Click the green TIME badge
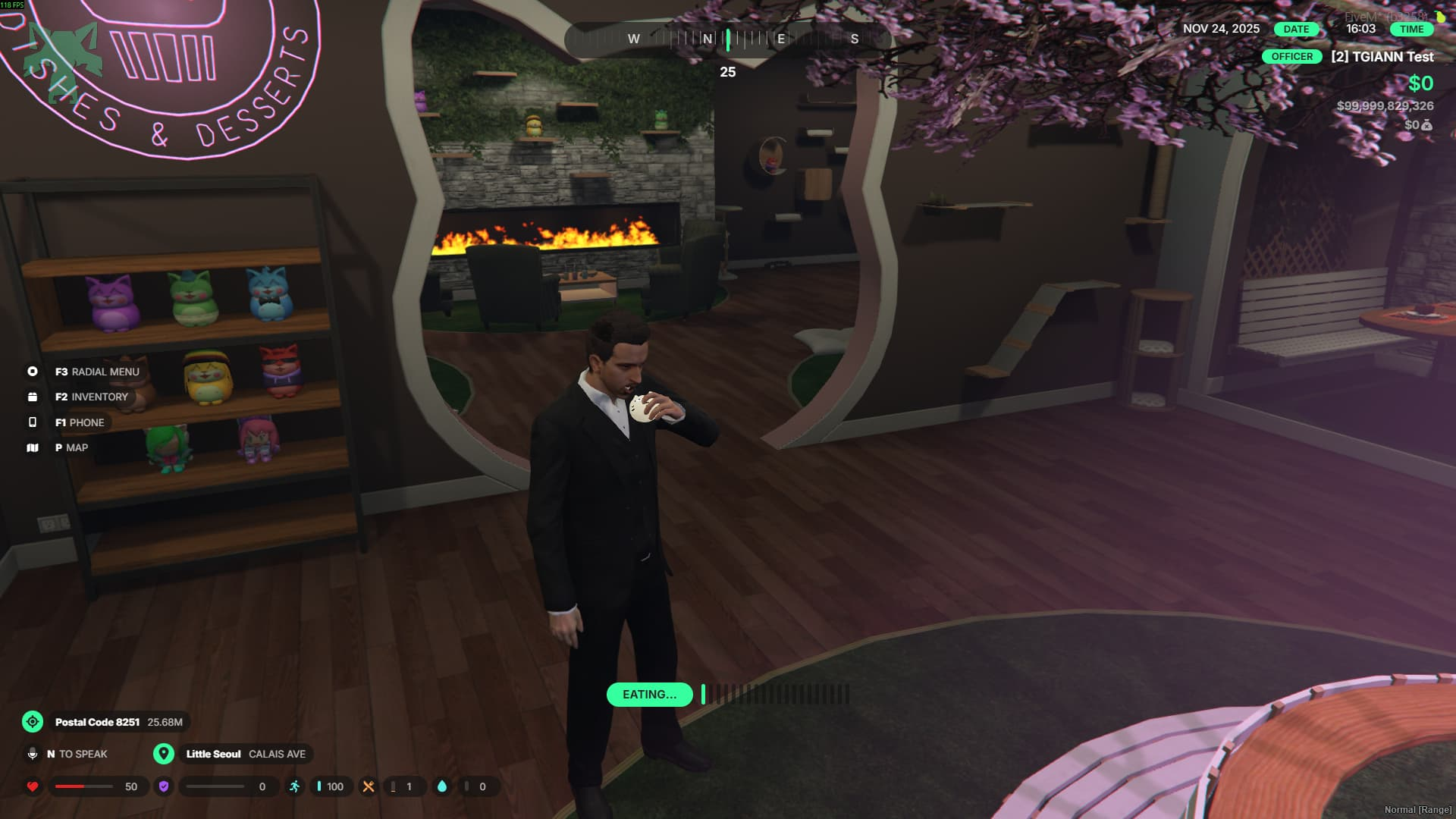This screenshot has height=819, width=1456. 1411,29
